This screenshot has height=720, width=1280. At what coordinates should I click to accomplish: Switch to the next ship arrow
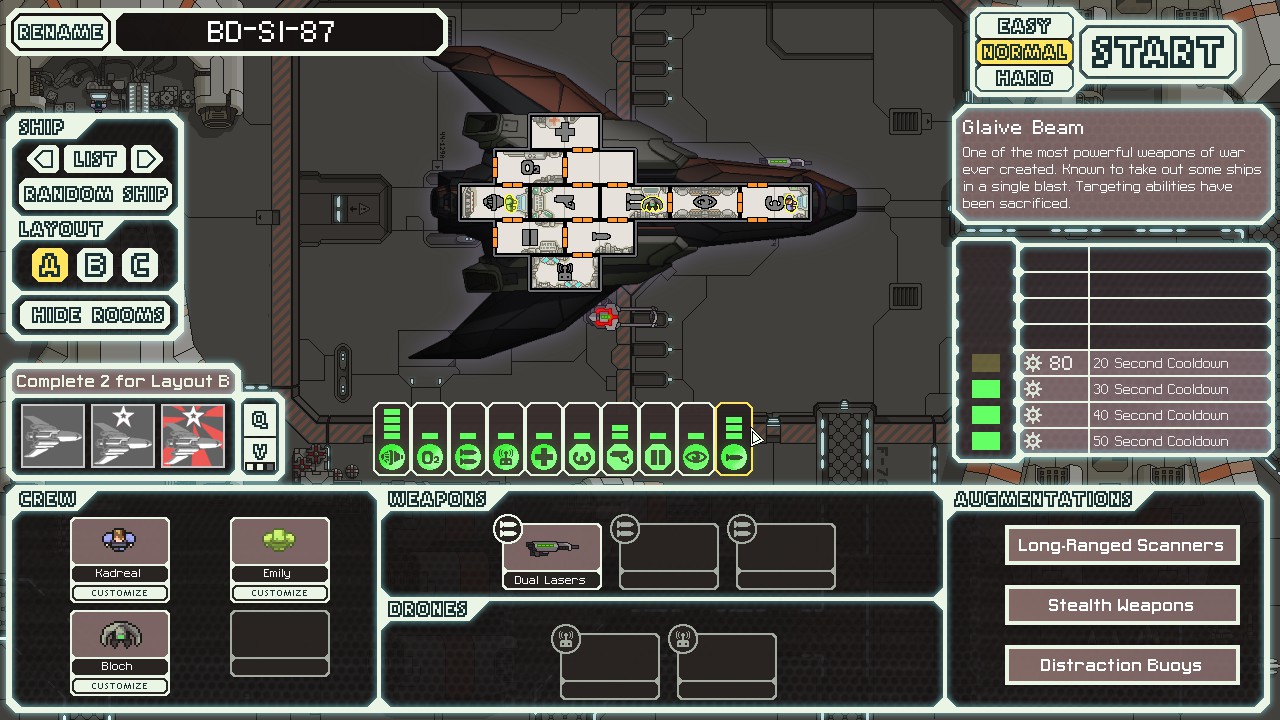[148, 159]
